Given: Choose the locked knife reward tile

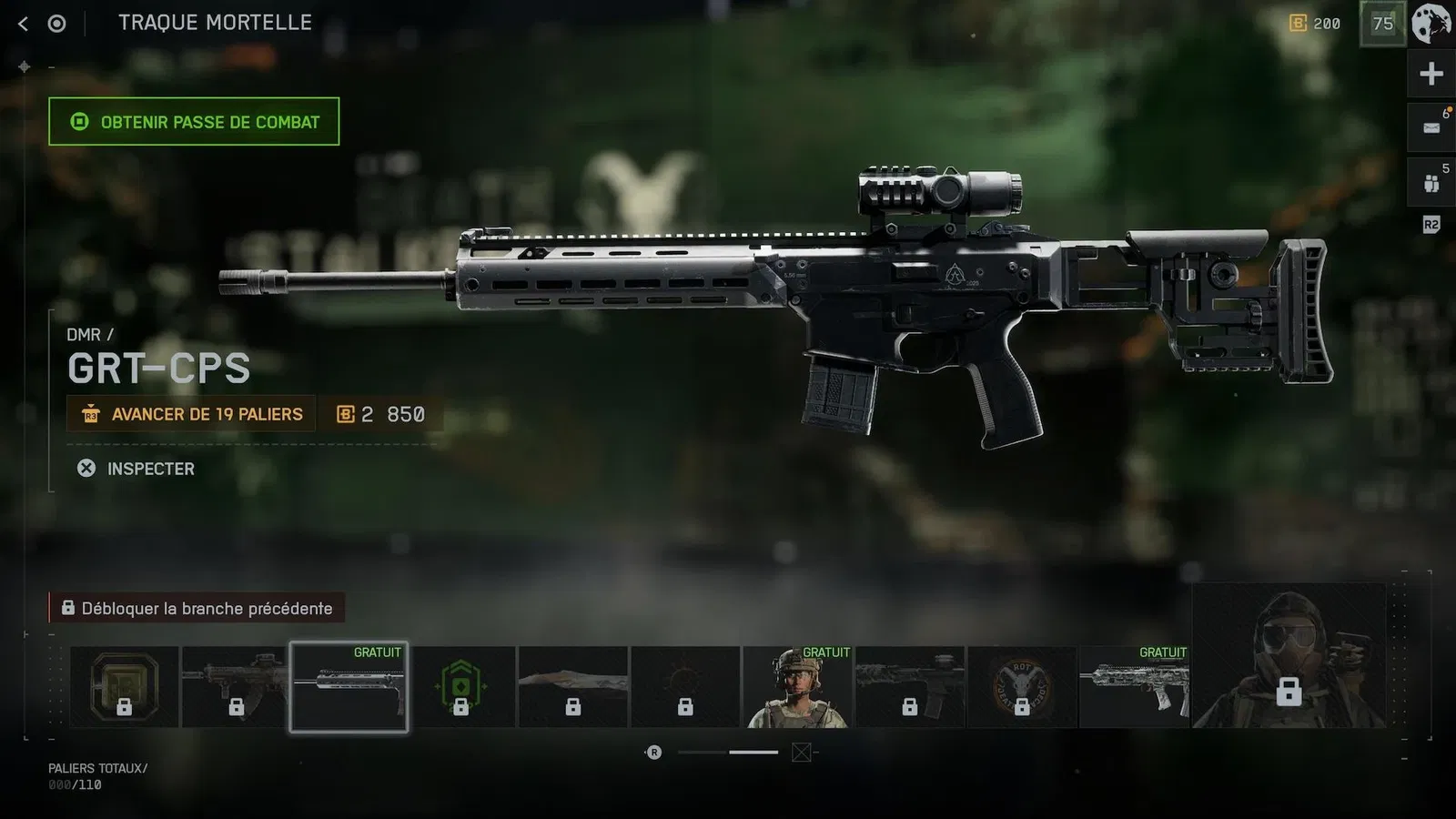Looking at the screenshot, I should point(573,687).
